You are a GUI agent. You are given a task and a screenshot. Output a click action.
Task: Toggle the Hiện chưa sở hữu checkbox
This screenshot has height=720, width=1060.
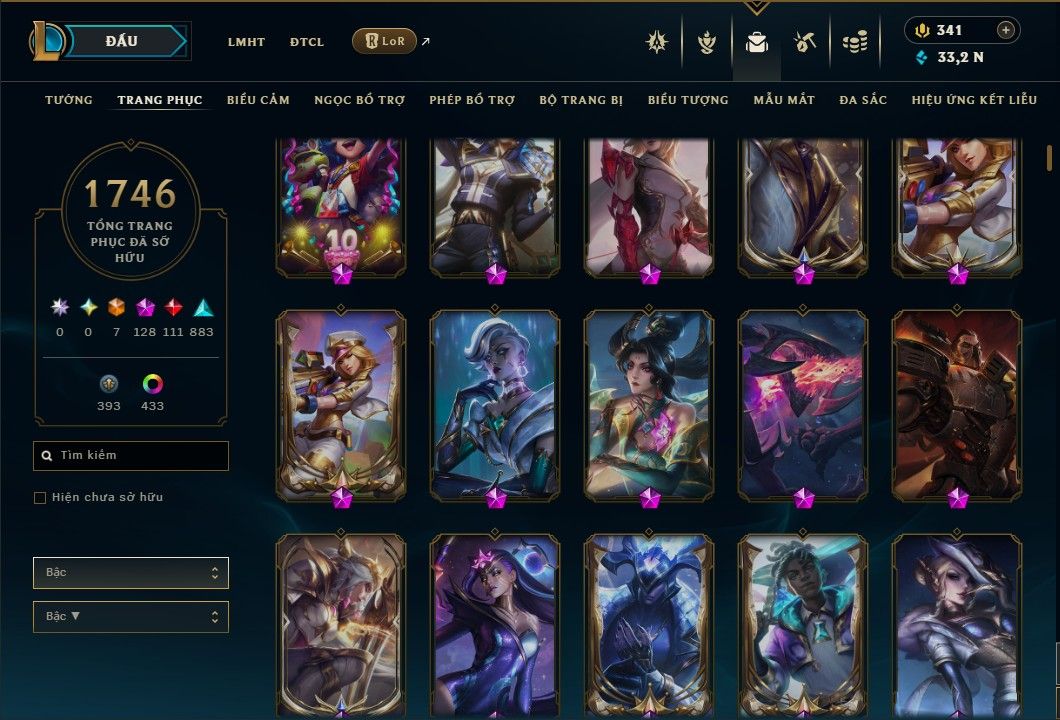pos(40,498)
